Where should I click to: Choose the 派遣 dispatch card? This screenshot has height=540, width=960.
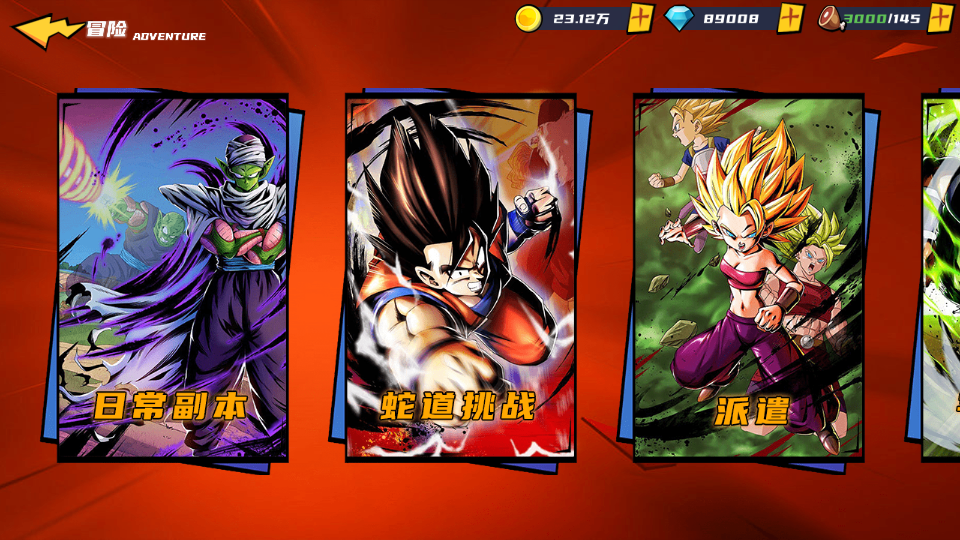(x=748, y=278)
